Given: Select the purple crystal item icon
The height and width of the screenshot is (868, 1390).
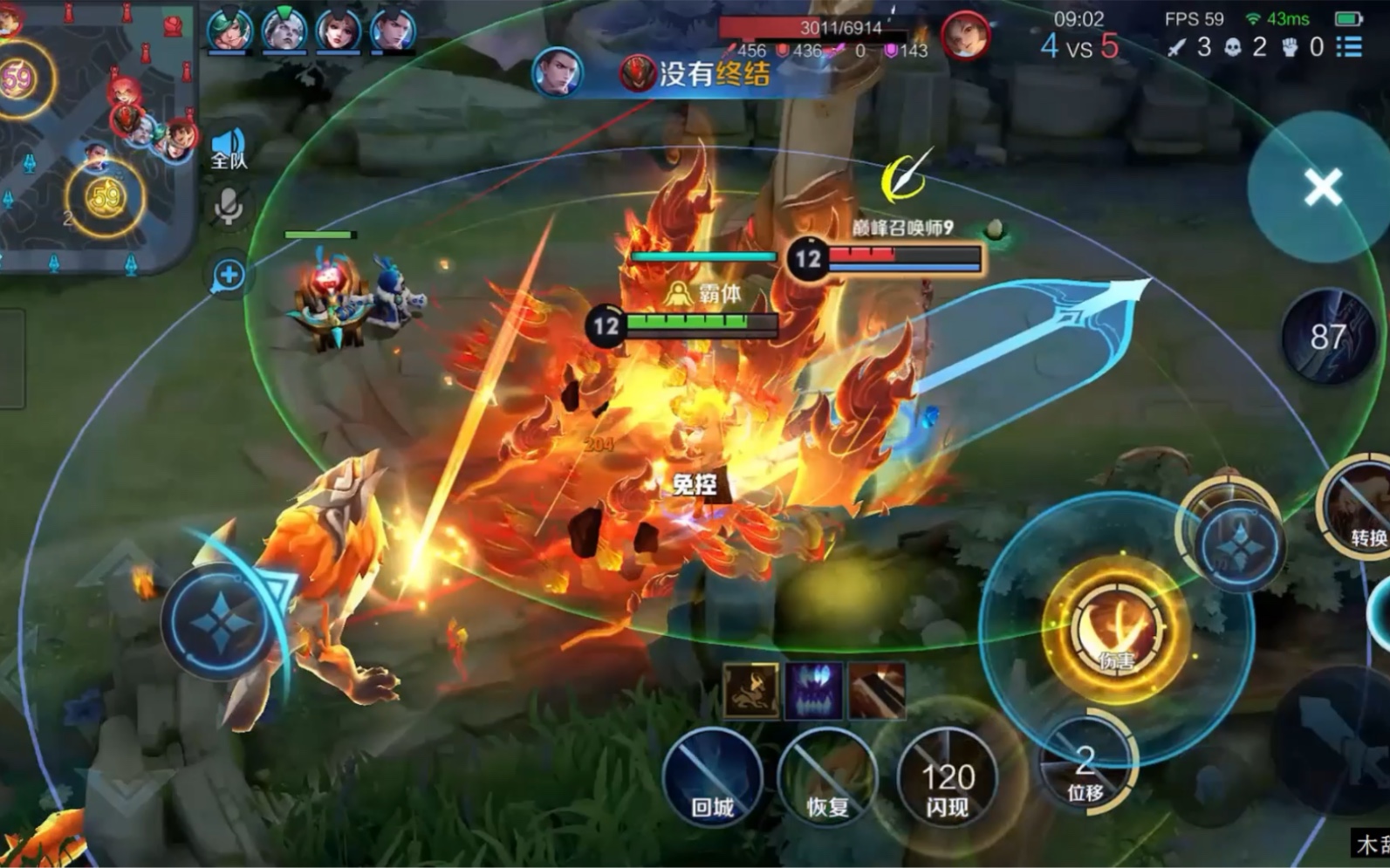Looking at the screenshot, I should tap(813, 689).
